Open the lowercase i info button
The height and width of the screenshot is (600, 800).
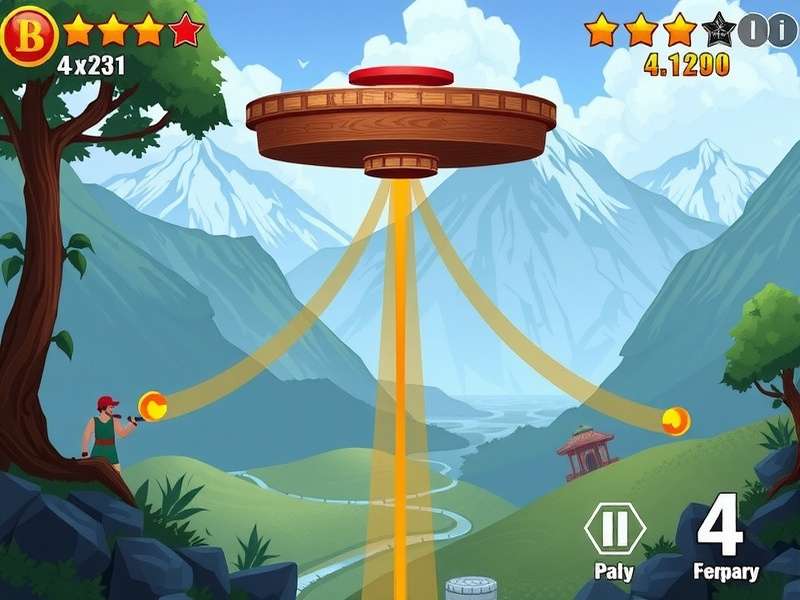click(x=782, y=31)
